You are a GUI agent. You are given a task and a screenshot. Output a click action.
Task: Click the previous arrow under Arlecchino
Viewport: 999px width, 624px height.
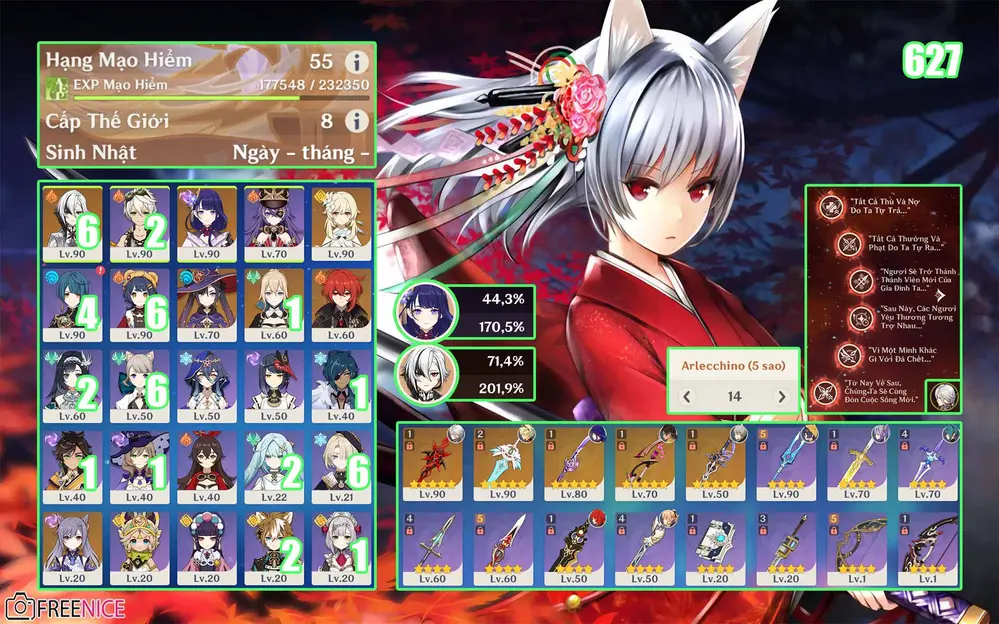687,397
